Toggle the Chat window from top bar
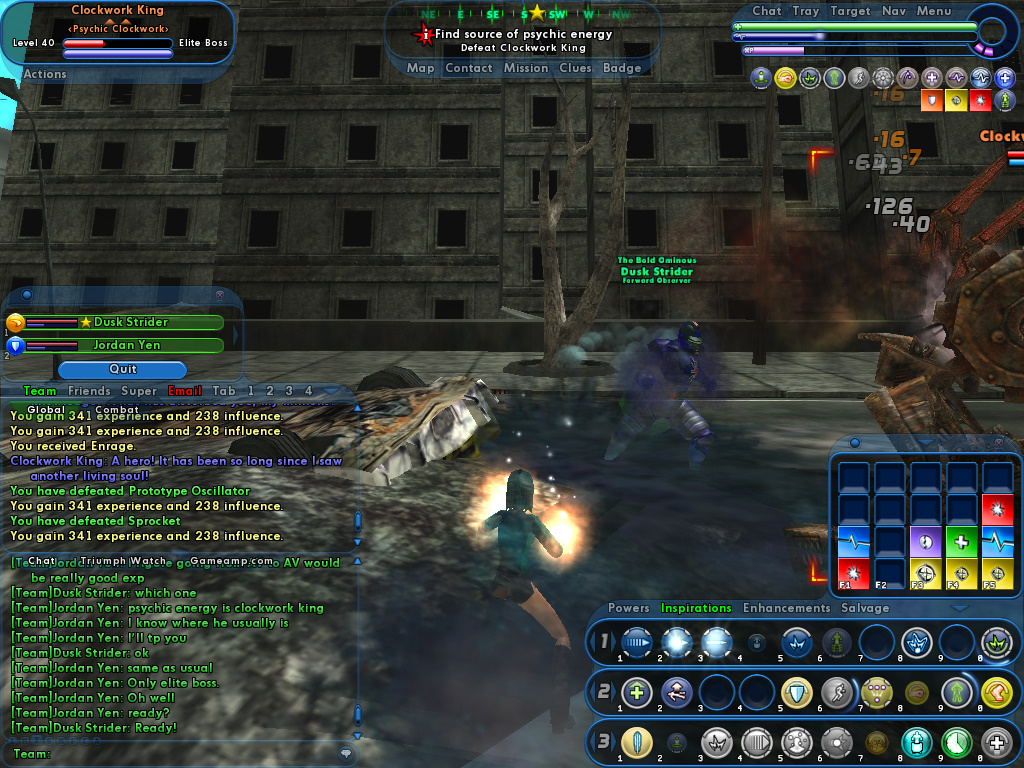 pyautogui.click(x=766, y=11)
